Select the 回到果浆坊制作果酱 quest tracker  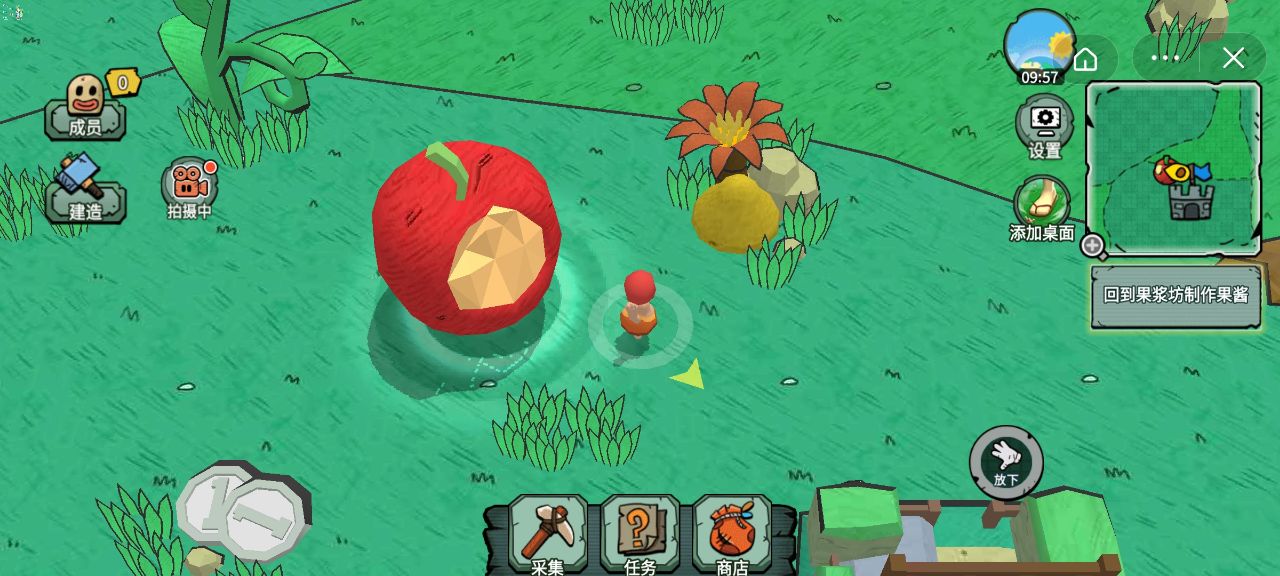point(1175,296)
